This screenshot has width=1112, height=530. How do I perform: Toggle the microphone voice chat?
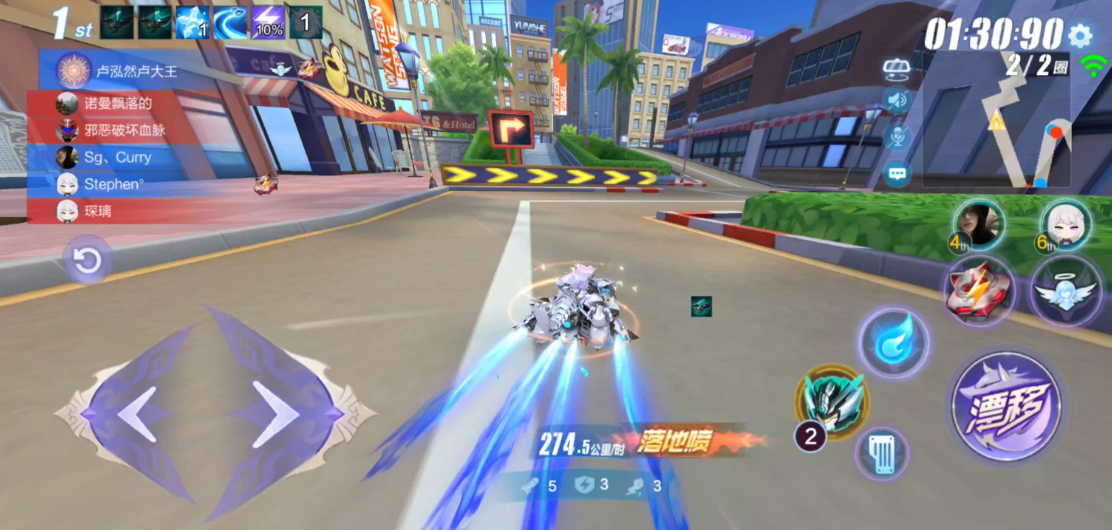coord(896,136)
